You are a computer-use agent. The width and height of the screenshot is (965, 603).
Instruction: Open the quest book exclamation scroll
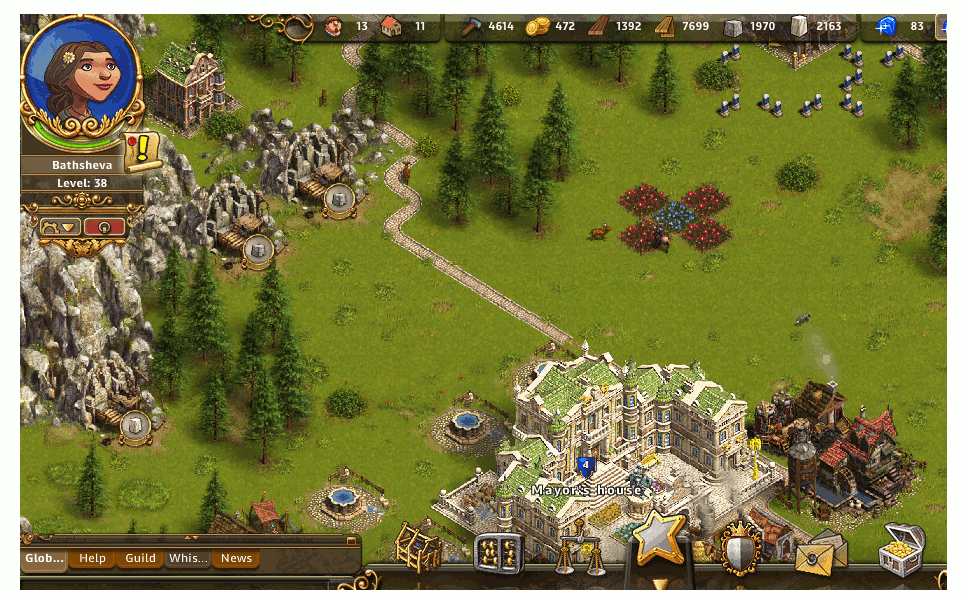click(143, 151)
